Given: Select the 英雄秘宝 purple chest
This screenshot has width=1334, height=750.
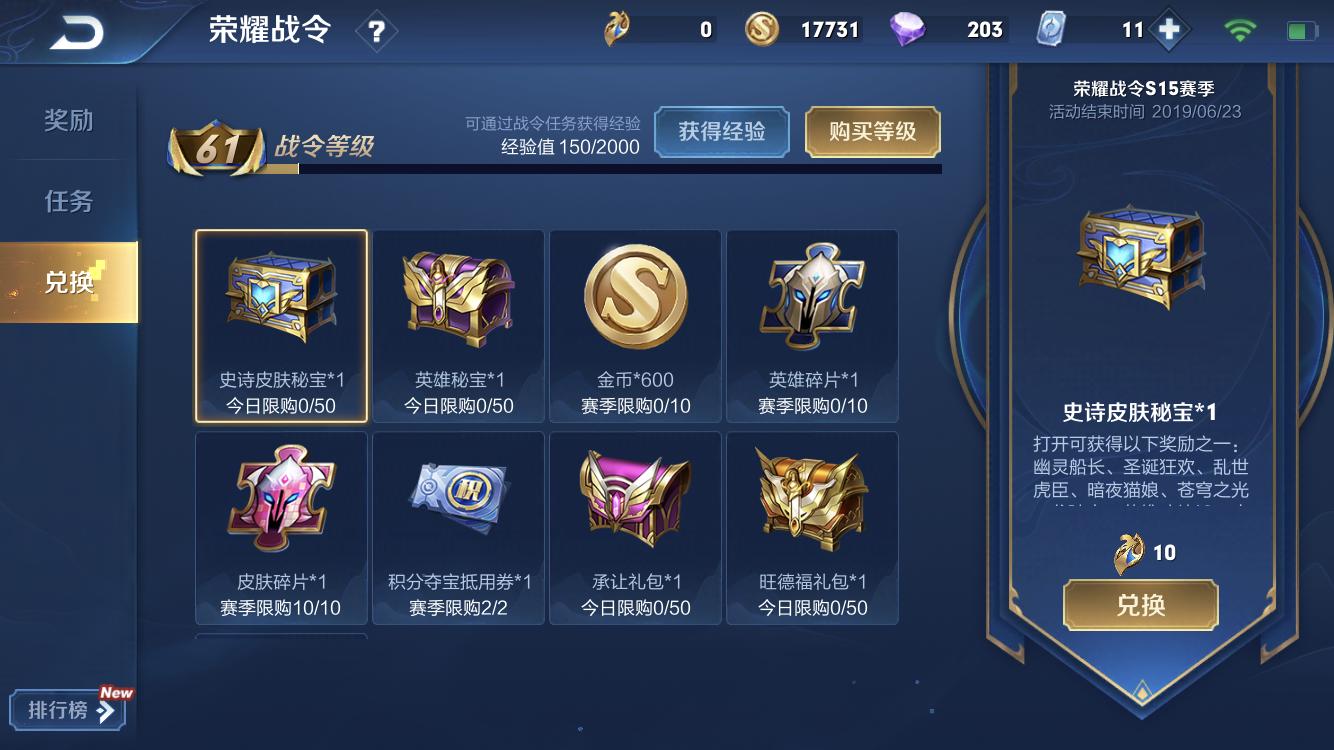Looking at the screenshot, I should coord(458,326).
